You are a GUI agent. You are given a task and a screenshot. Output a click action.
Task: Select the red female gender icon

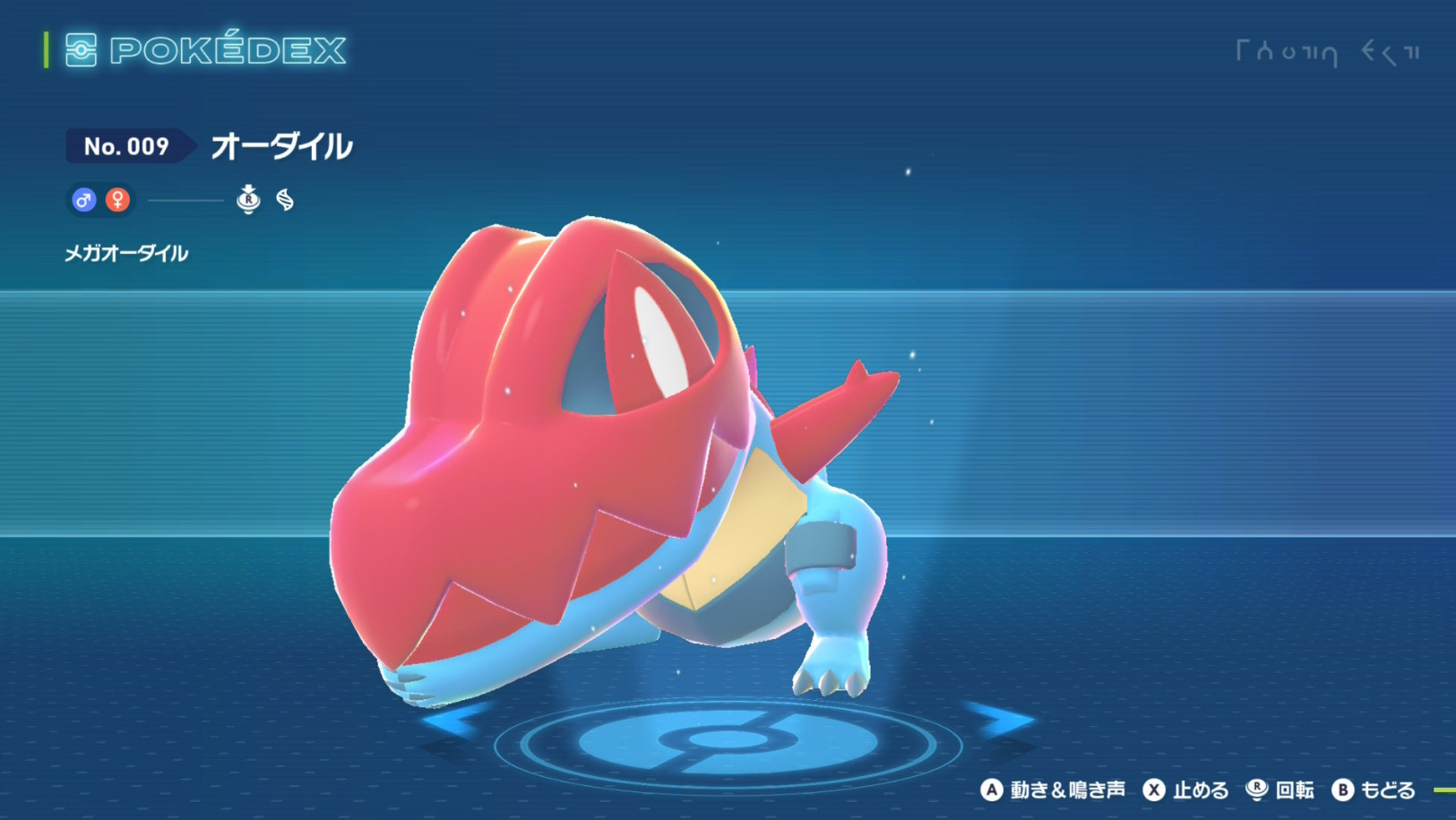[x=117, y=200]
